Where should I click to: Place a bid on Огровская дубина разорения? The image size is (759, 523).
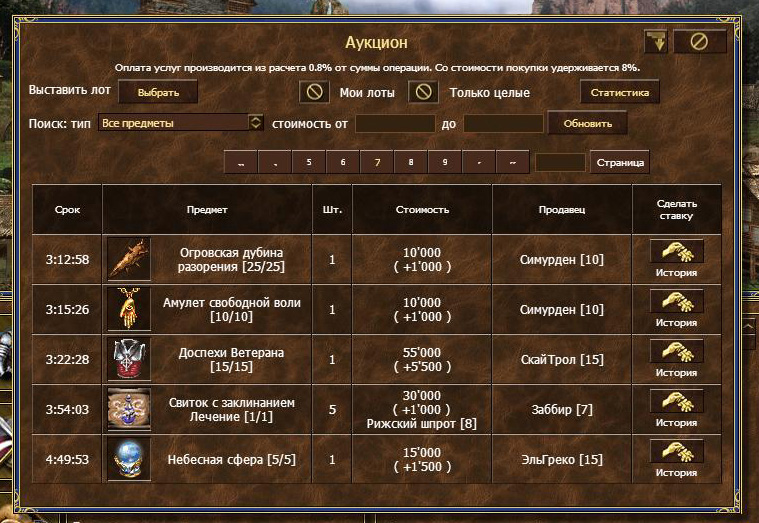[x=676, y=252]
